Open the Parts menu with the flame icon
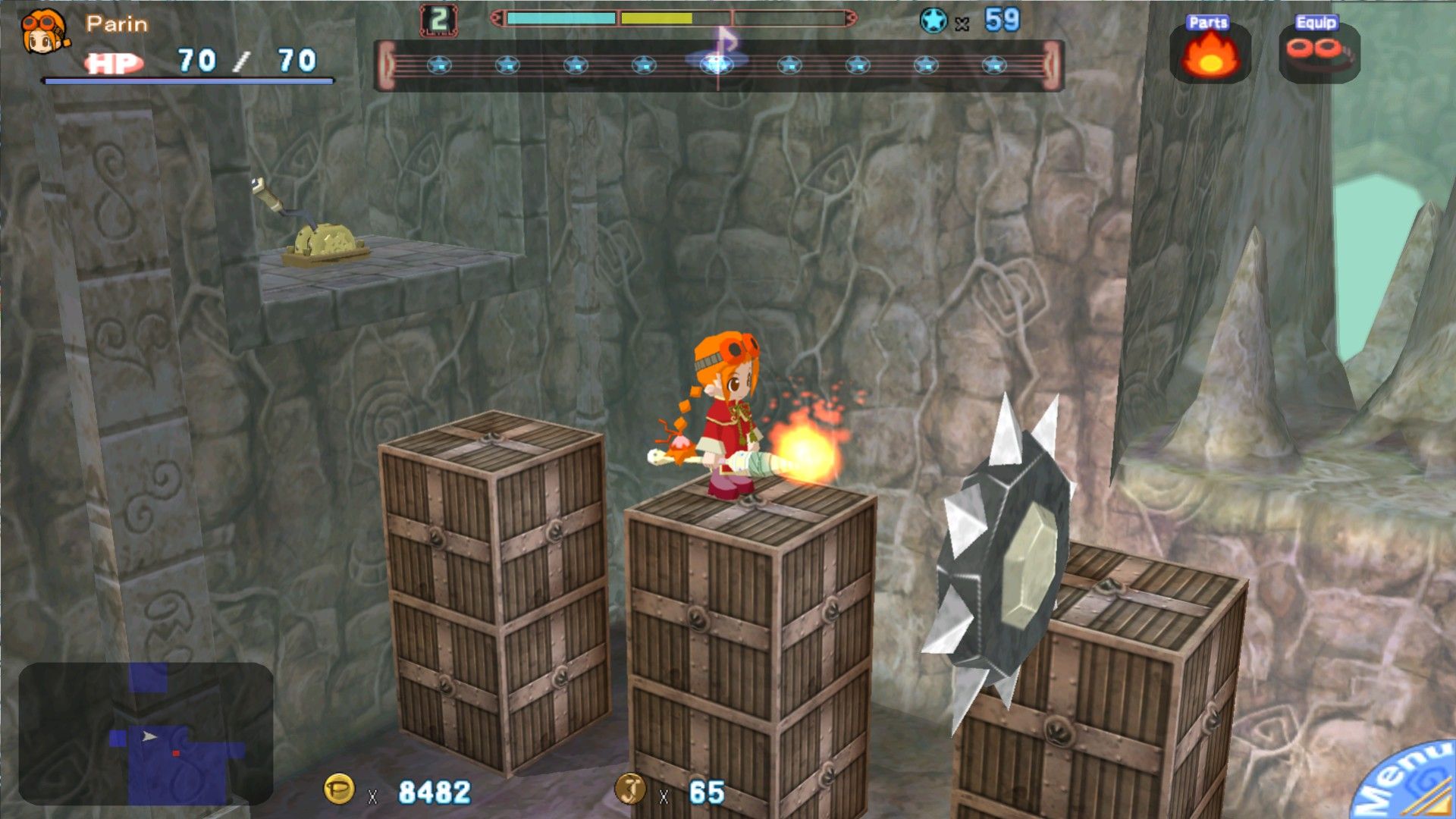This screenshot has height=819, width=1456. [1211, 53]
